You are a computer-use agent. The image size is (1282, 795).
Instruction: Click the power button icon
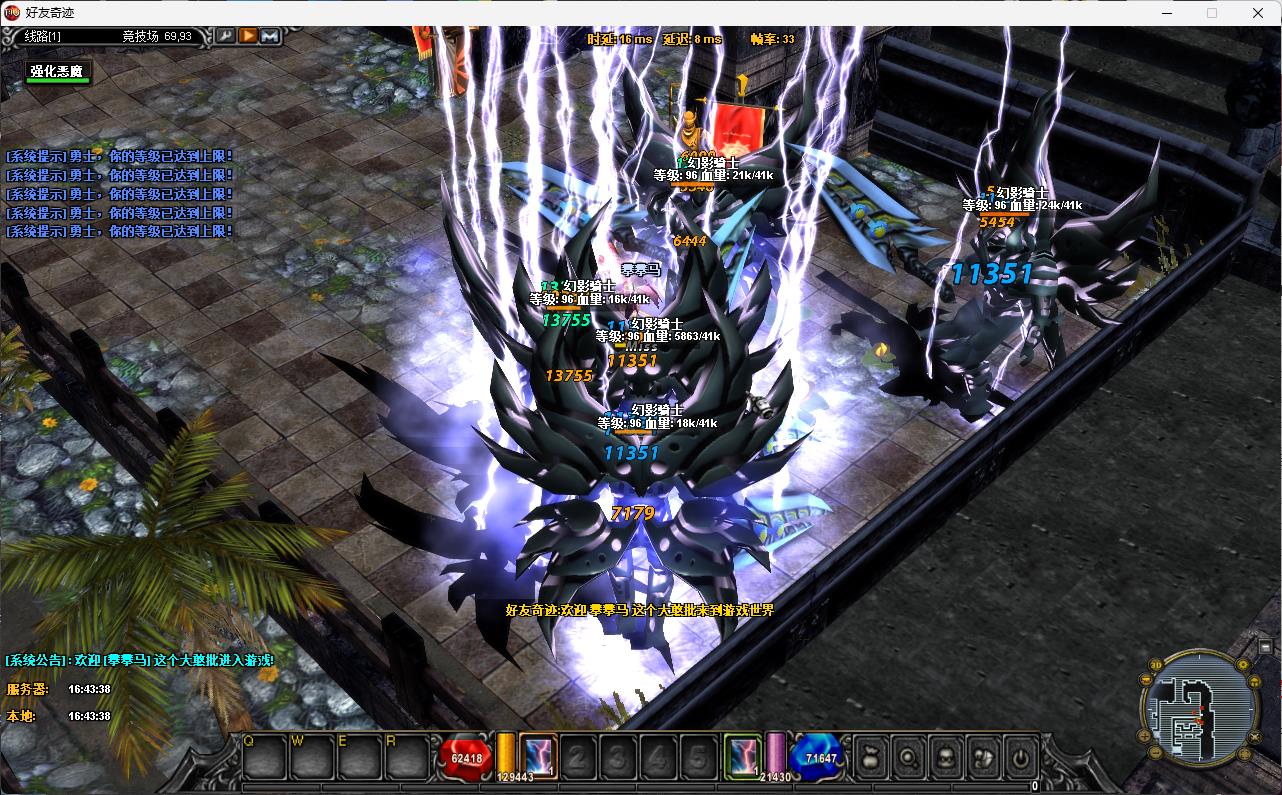tap(1019, 758)
